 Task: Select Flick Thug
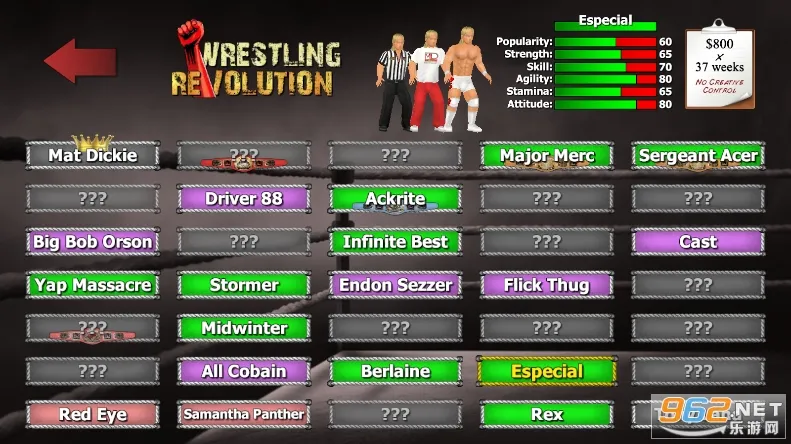pos(546,285)
